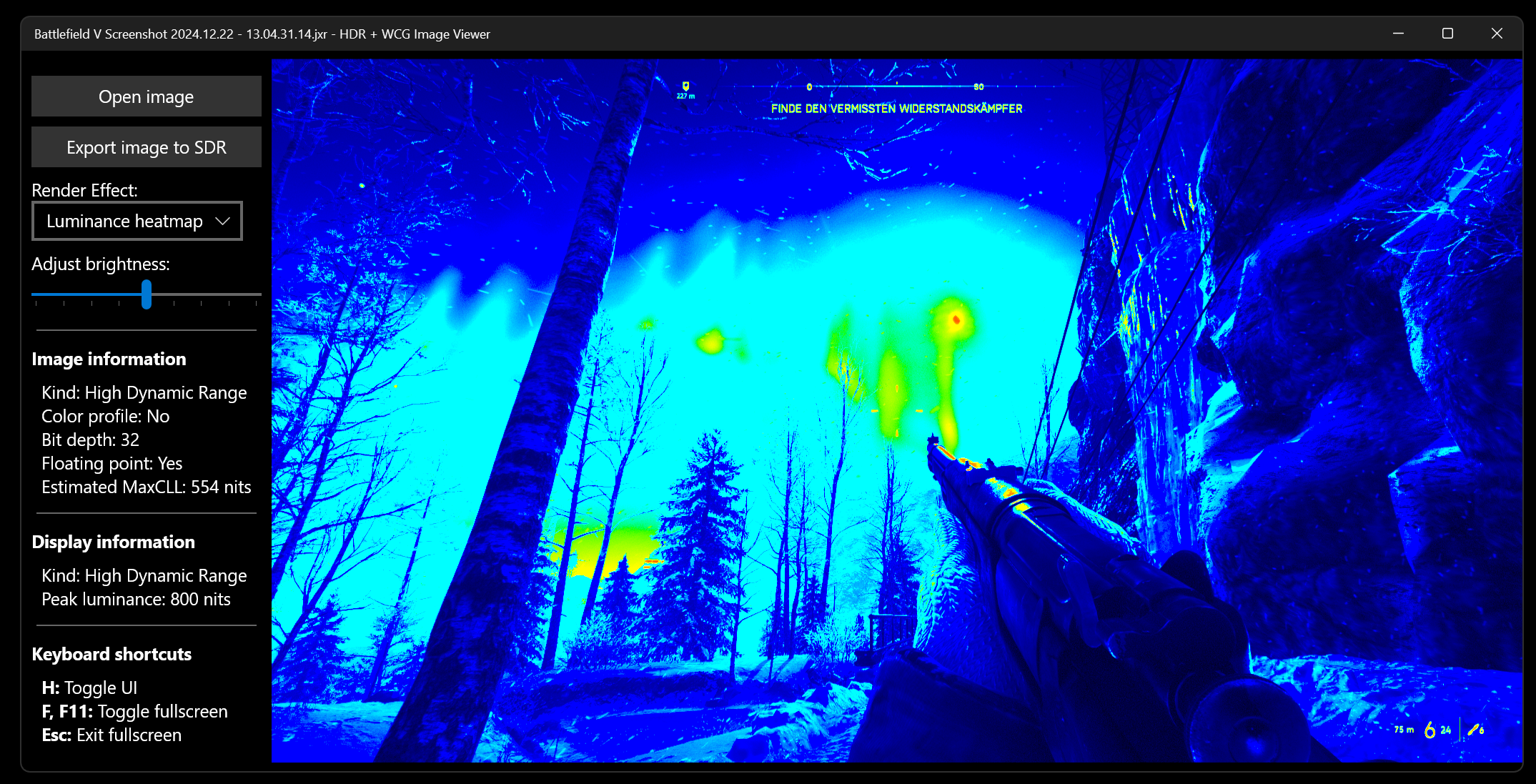Click the ammo magazine counter icon showing 6

pyautogui.click(x=1430, y=730)
